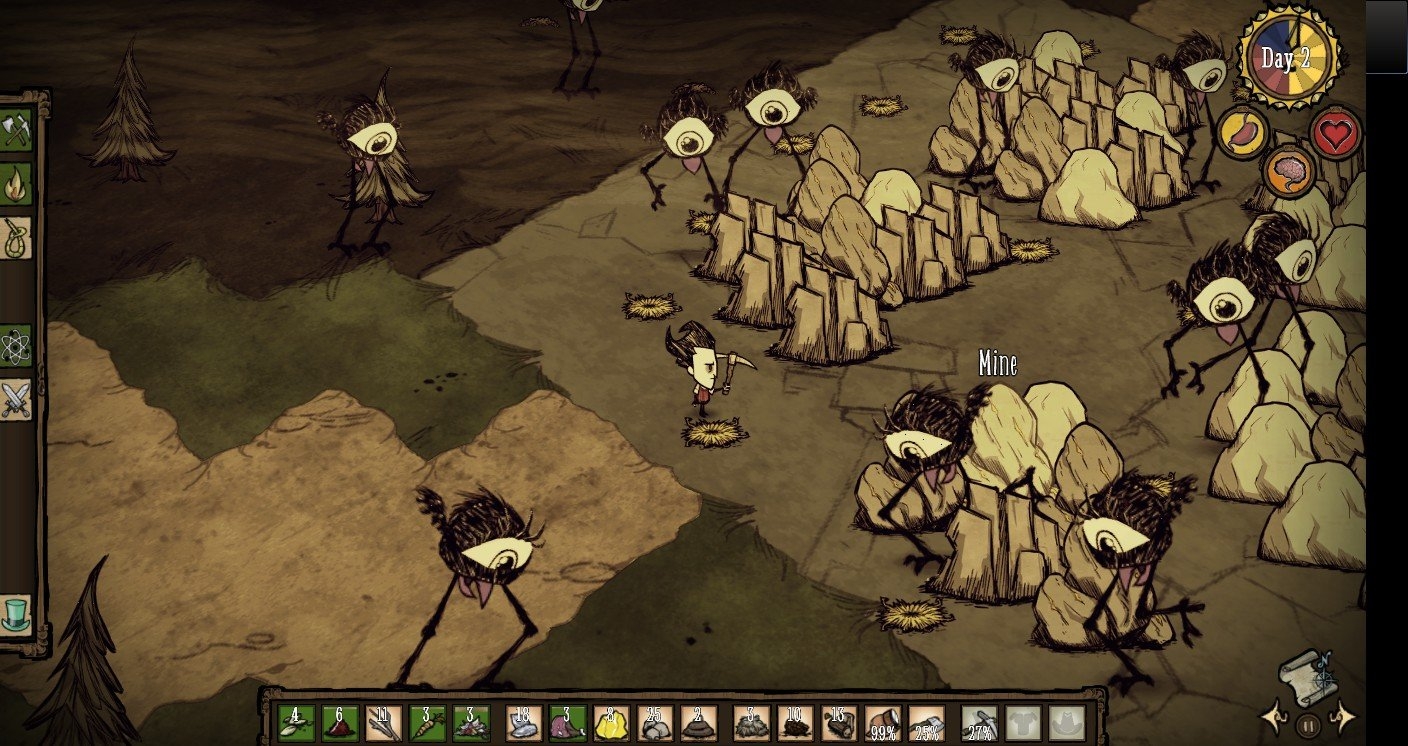The image size is (1408, 746).
Task: Open the Fight crossed-swords crafting tab
Action: point(16,400)
